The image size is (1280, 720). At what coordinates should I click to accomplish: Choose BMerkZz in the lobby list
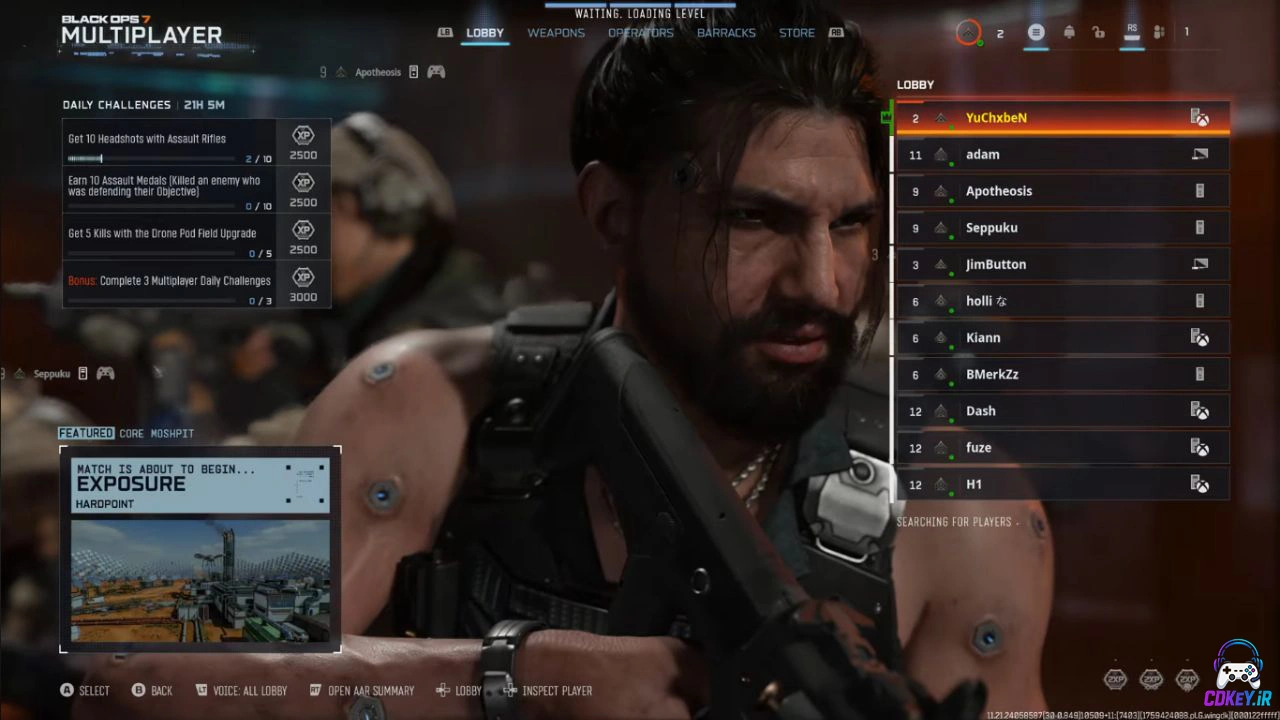pyautogui.click(x=1062, y=375)
